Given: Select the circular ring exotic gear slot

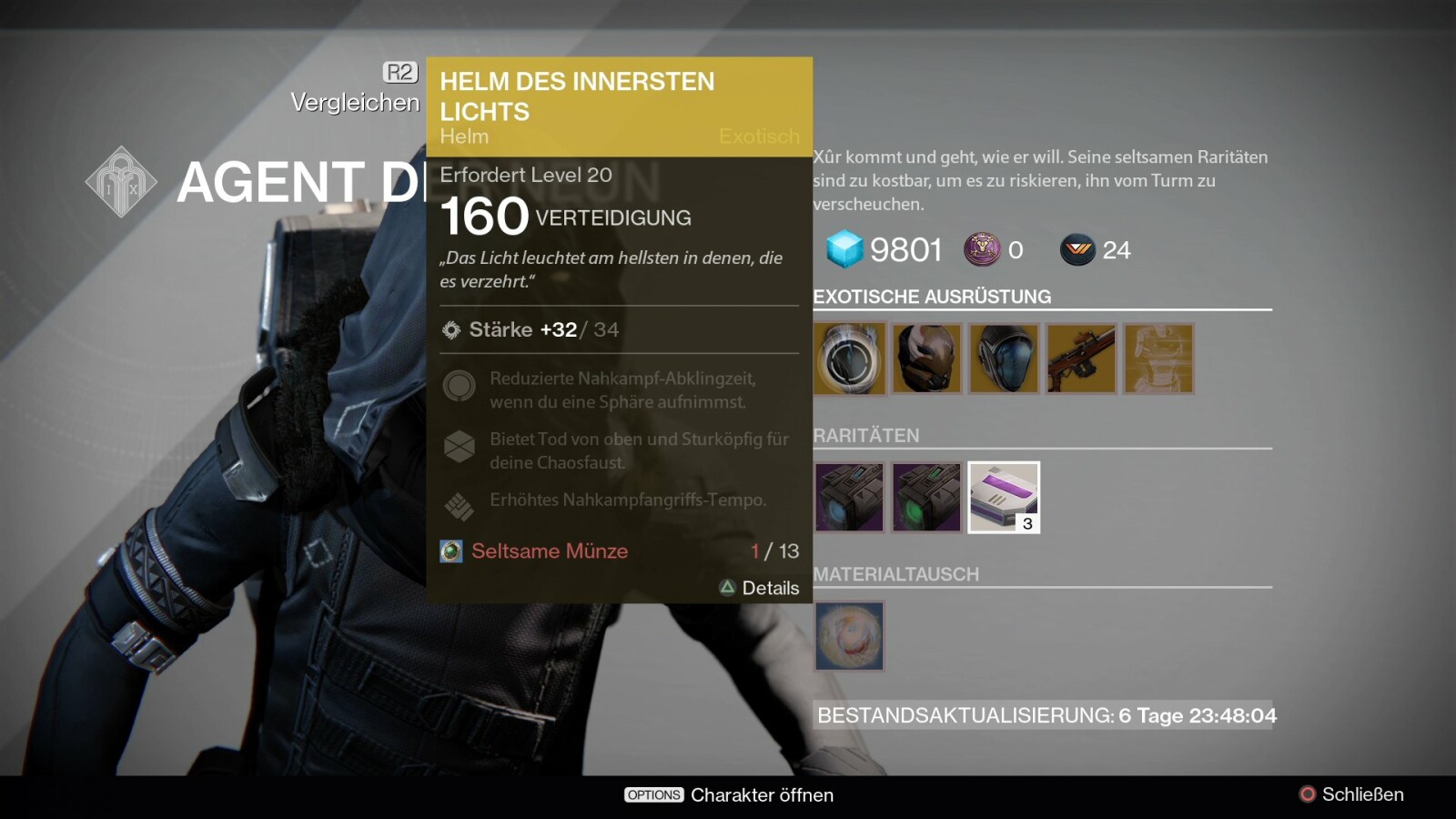Looking at the screenshot, I should point(849,359).
